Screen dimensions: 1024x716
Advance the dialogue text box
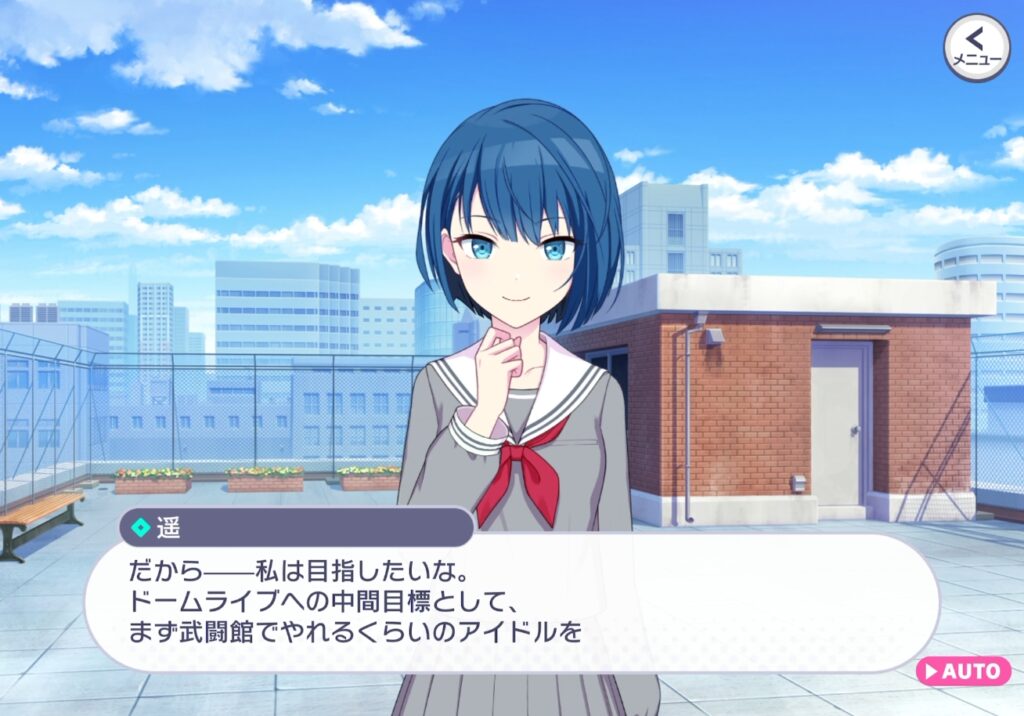click(510, 604)
